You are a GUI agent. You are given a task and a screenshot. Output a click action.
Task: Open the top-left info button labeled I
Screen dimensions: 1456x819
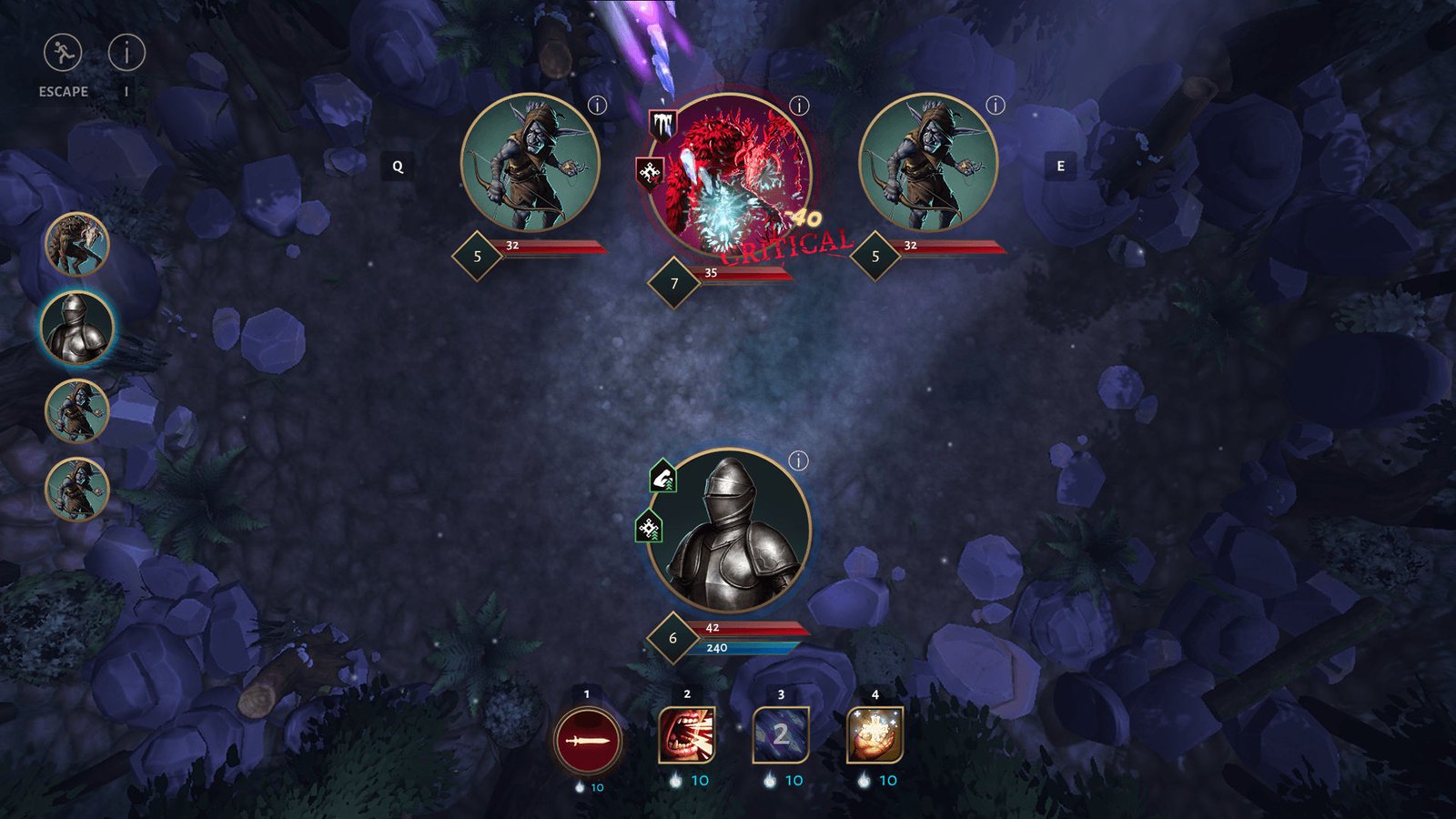coord(126,54)
